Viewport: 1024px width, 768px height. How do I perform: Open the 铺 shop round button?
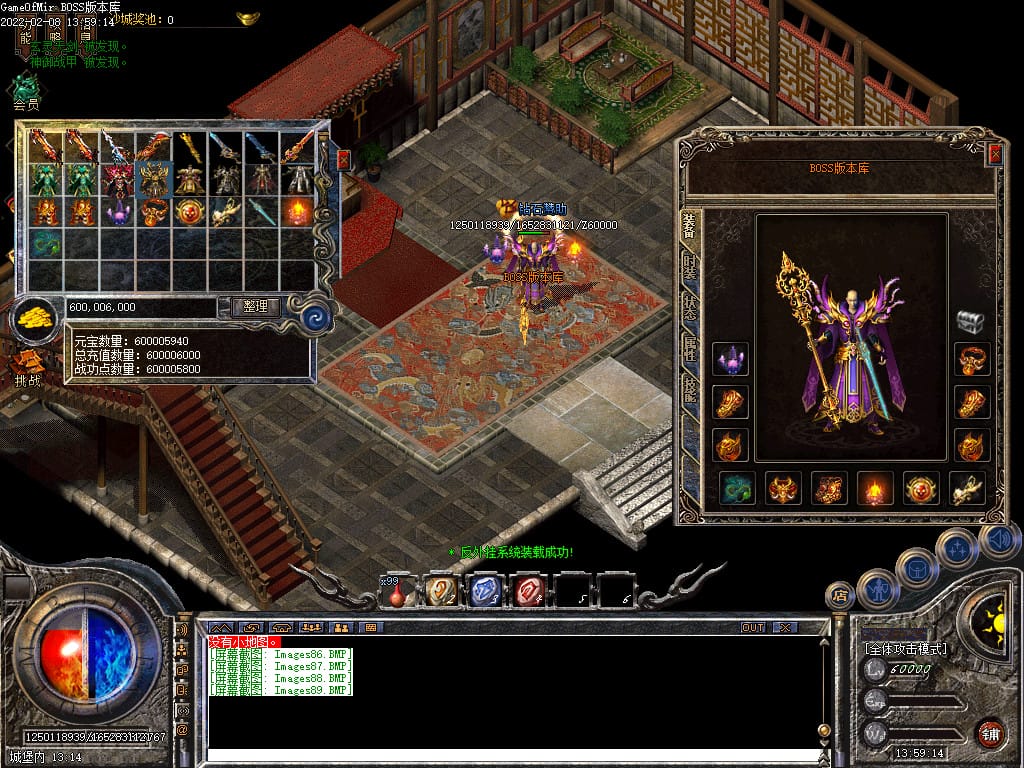point(990,733)
